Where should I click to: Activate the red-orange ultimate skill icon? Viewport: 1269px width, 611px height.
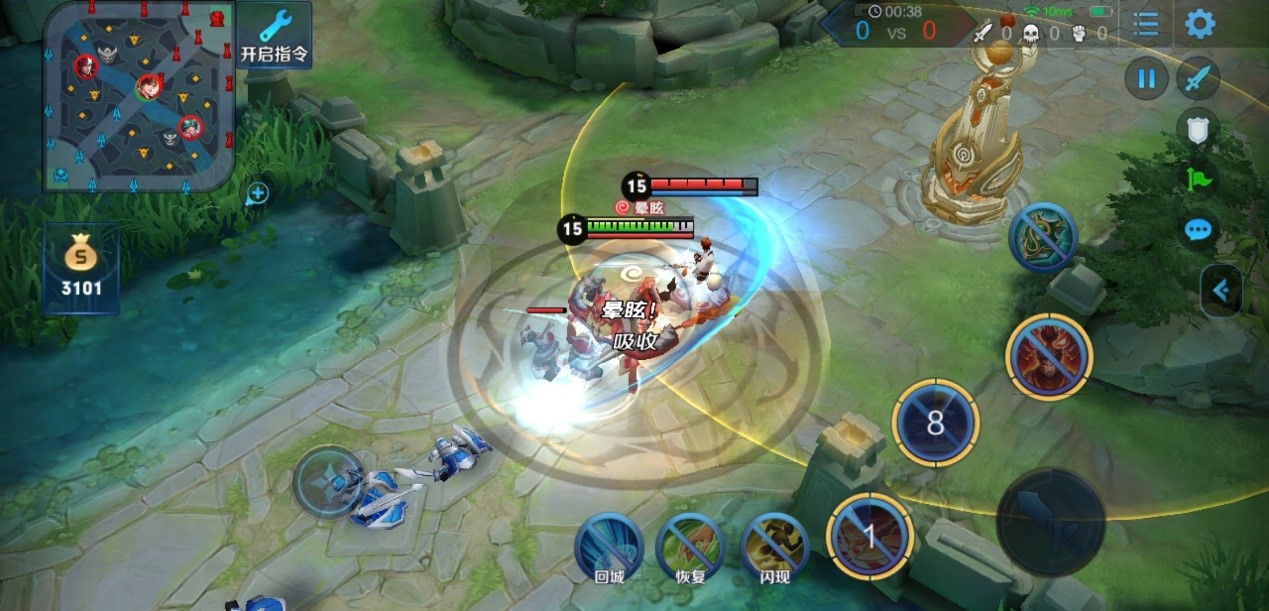click(x=1048, y=356)
